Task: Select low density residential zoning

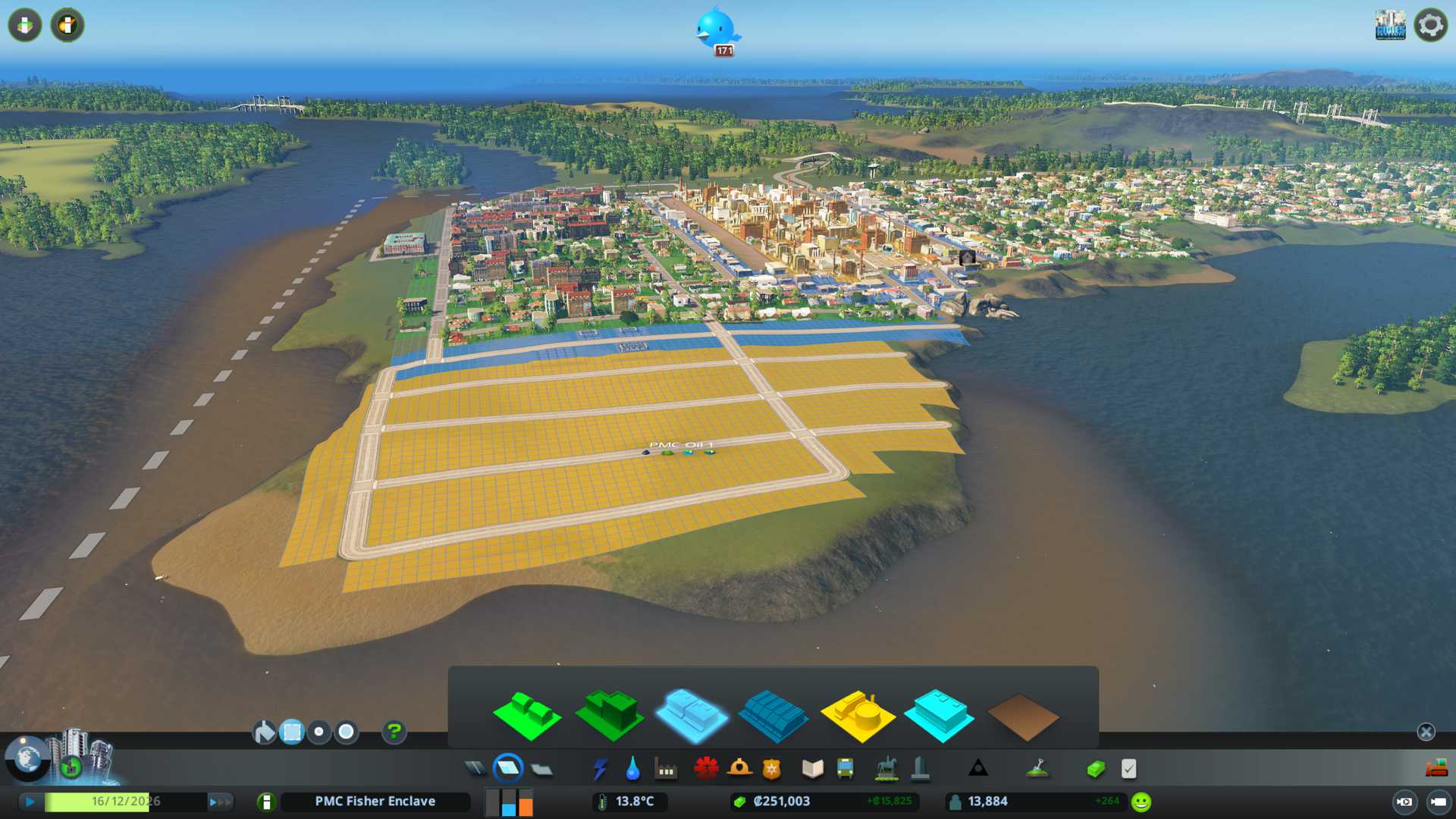Action: pos(527,715)
